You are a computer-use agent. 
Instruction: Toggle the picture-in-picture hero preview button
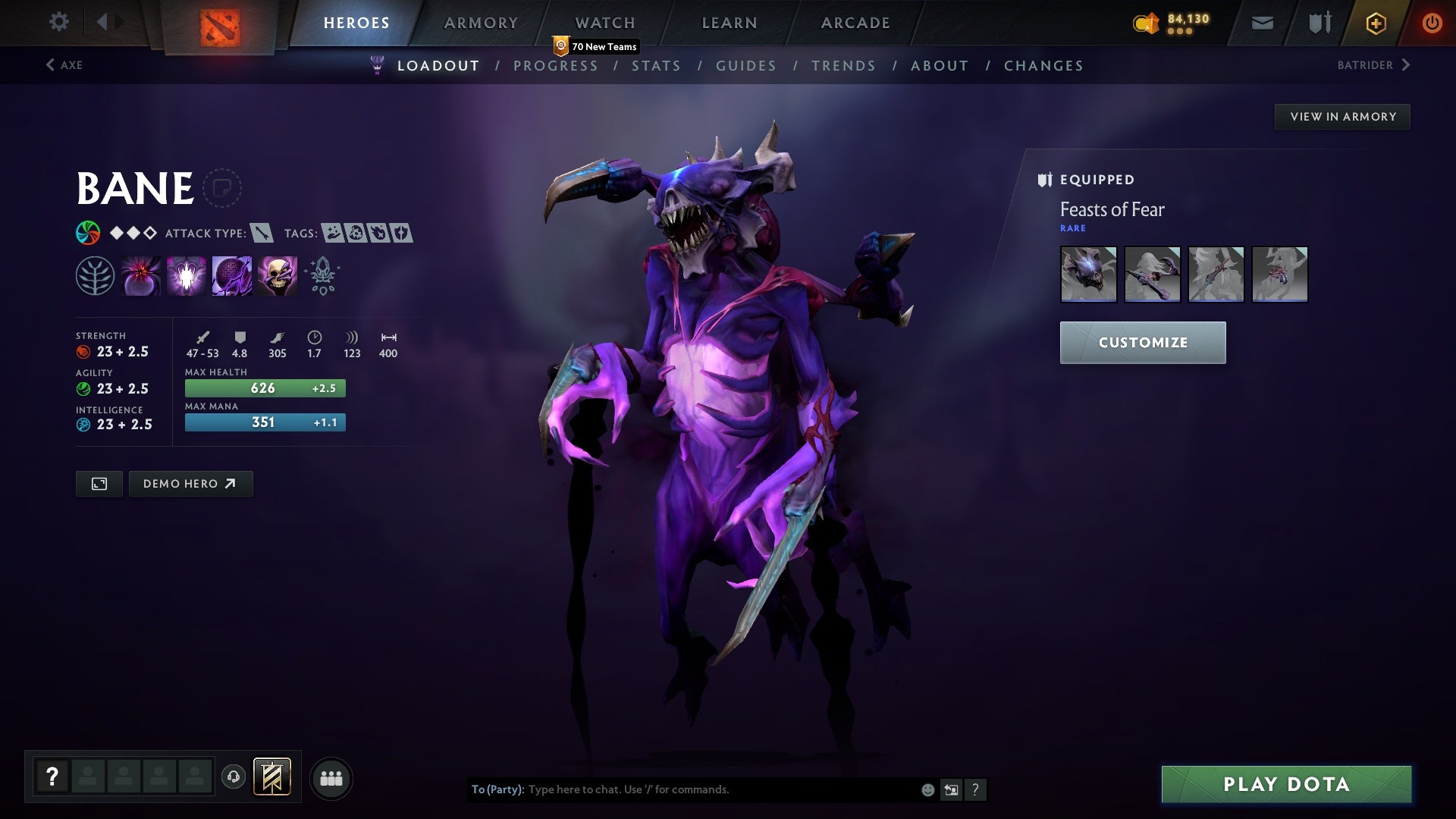coord(99,483)
